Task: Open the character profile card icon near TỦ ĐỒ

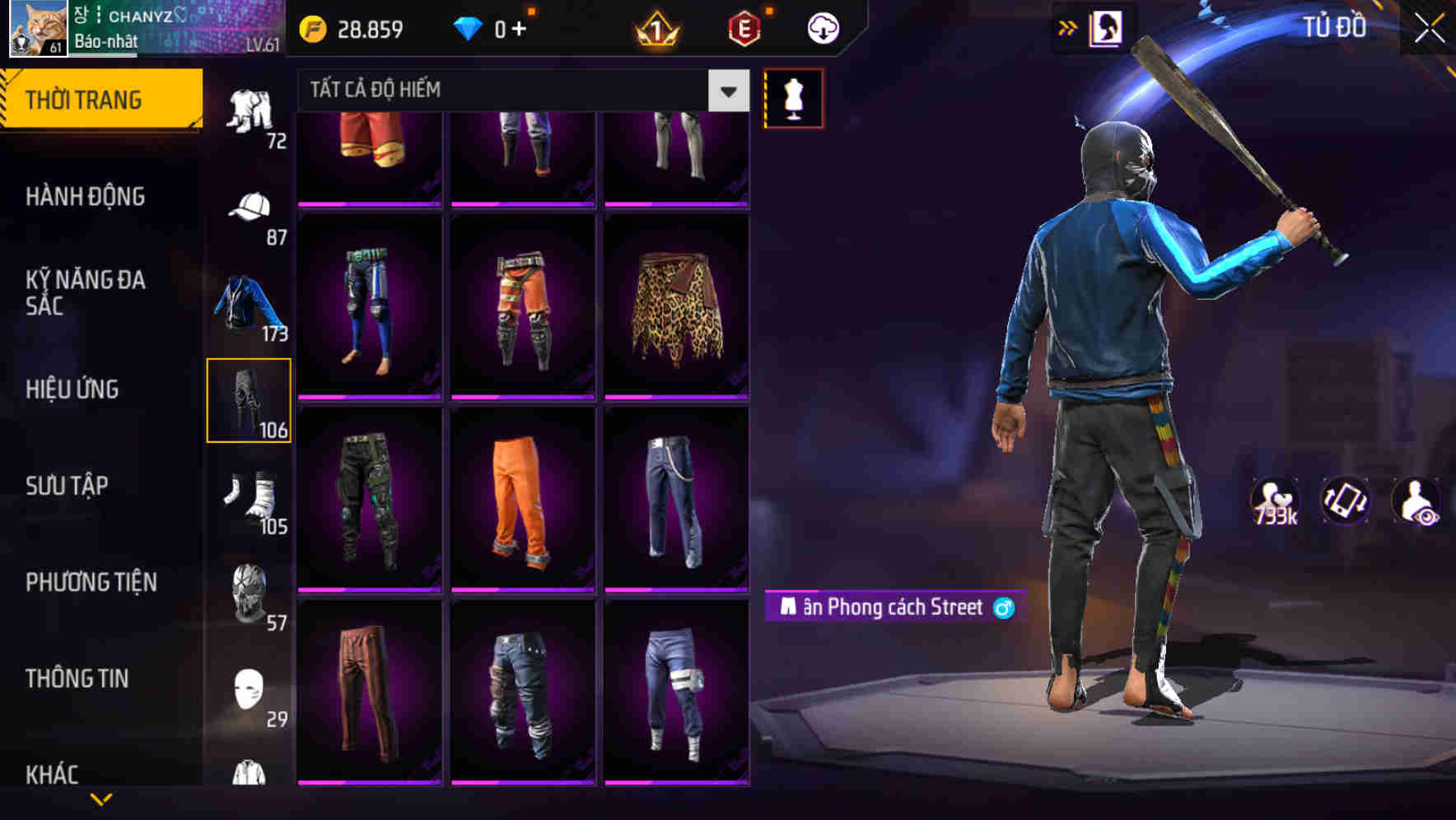Action: (1108, 26)
